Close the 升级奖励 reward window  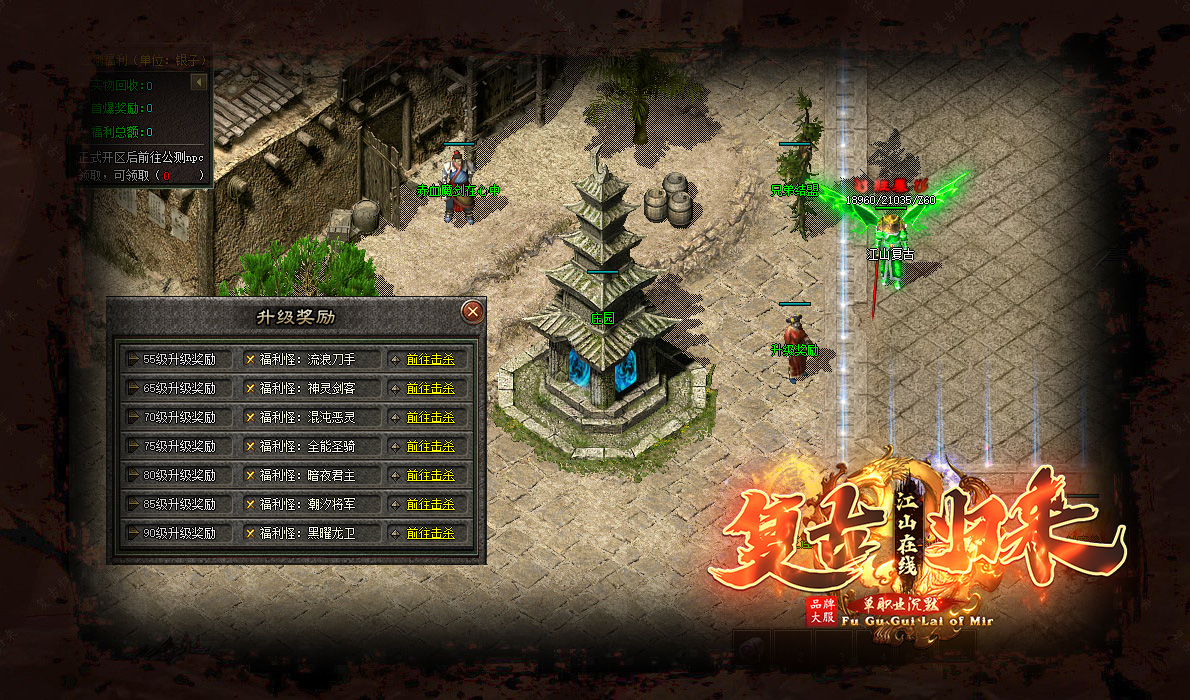[x=473, y=312]
